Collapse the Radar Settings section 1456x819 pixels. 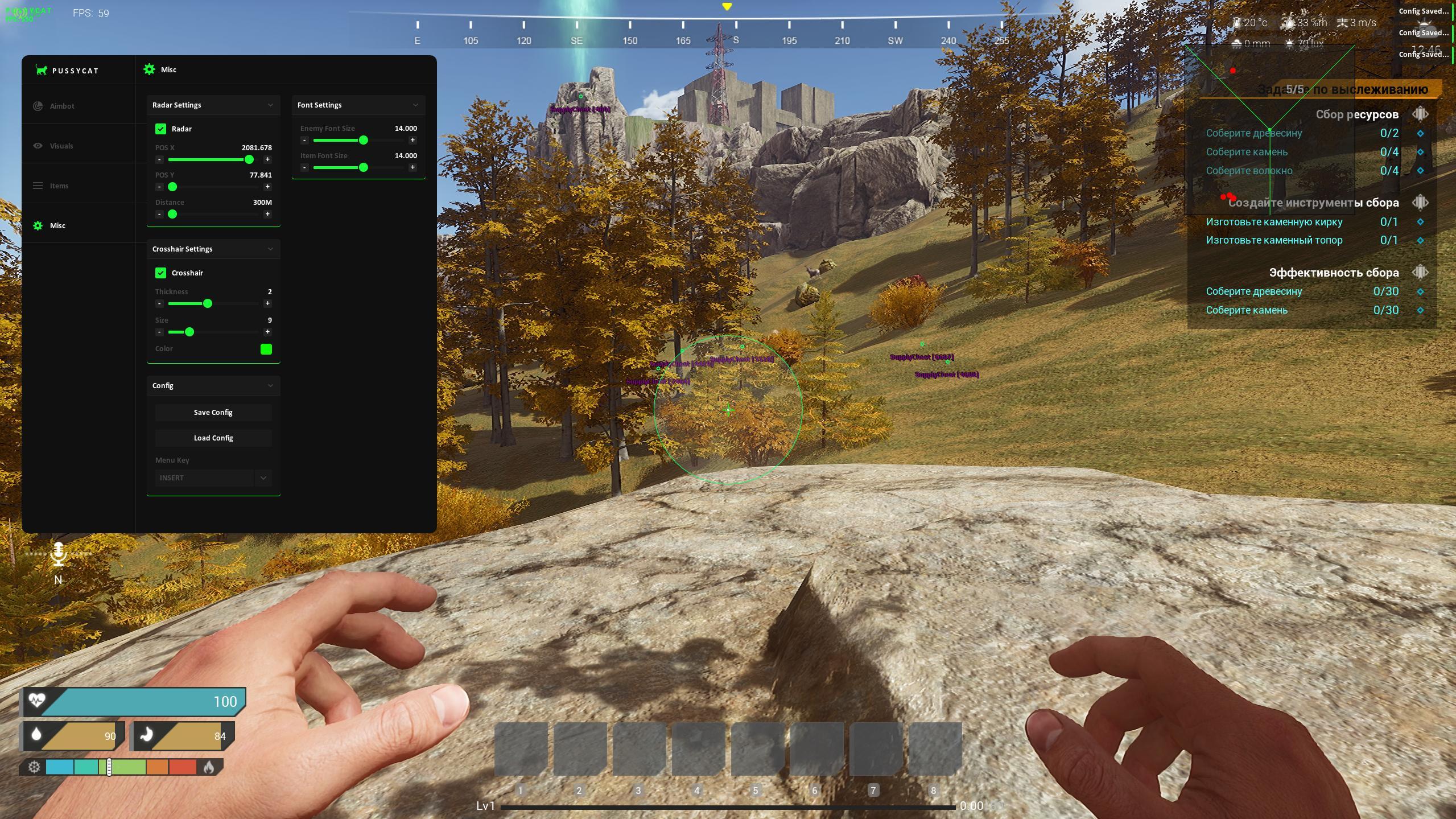270,105
